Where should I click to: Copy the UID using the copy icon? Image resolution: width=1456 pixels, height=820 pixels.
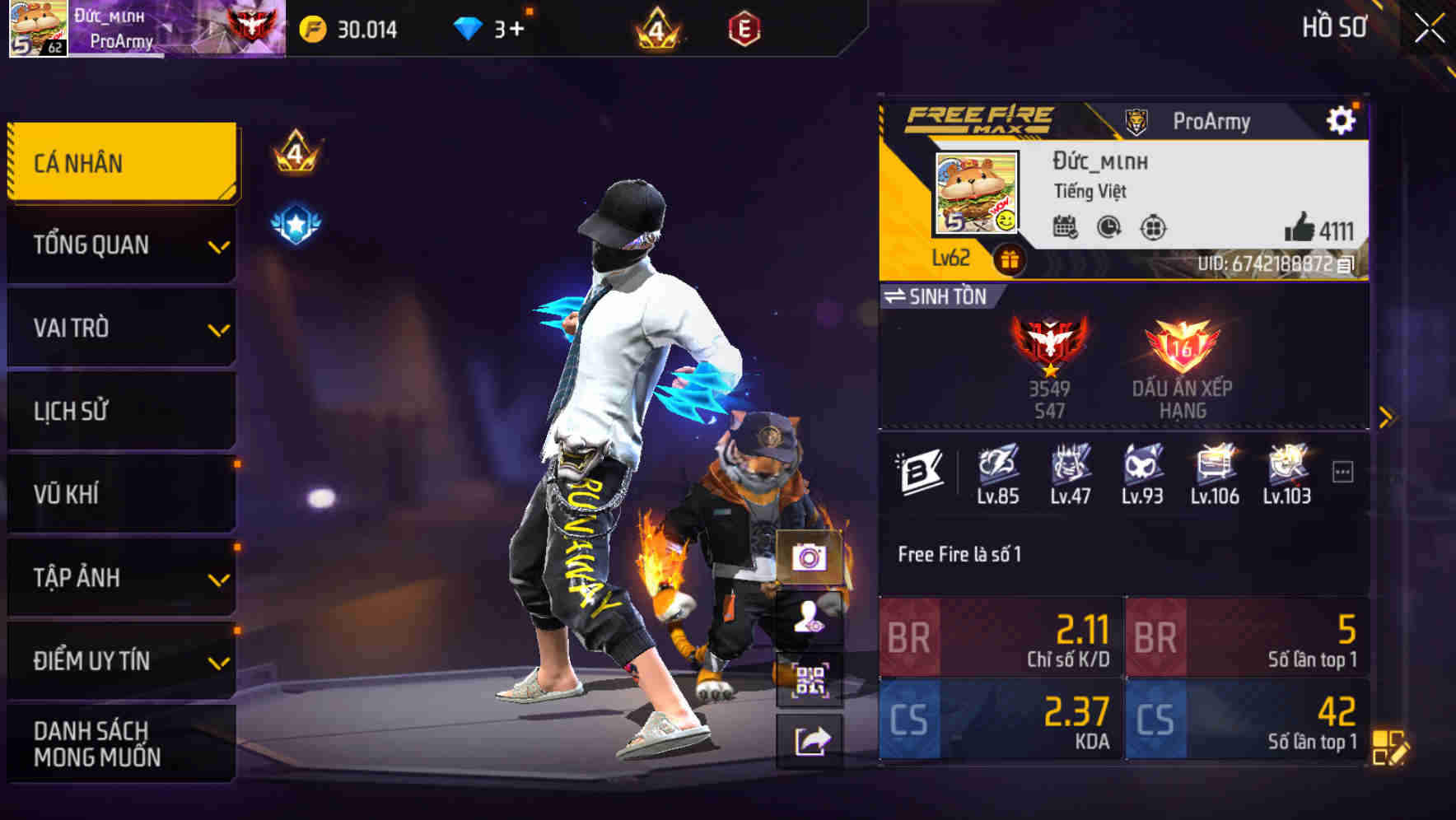pos(1344,264)
